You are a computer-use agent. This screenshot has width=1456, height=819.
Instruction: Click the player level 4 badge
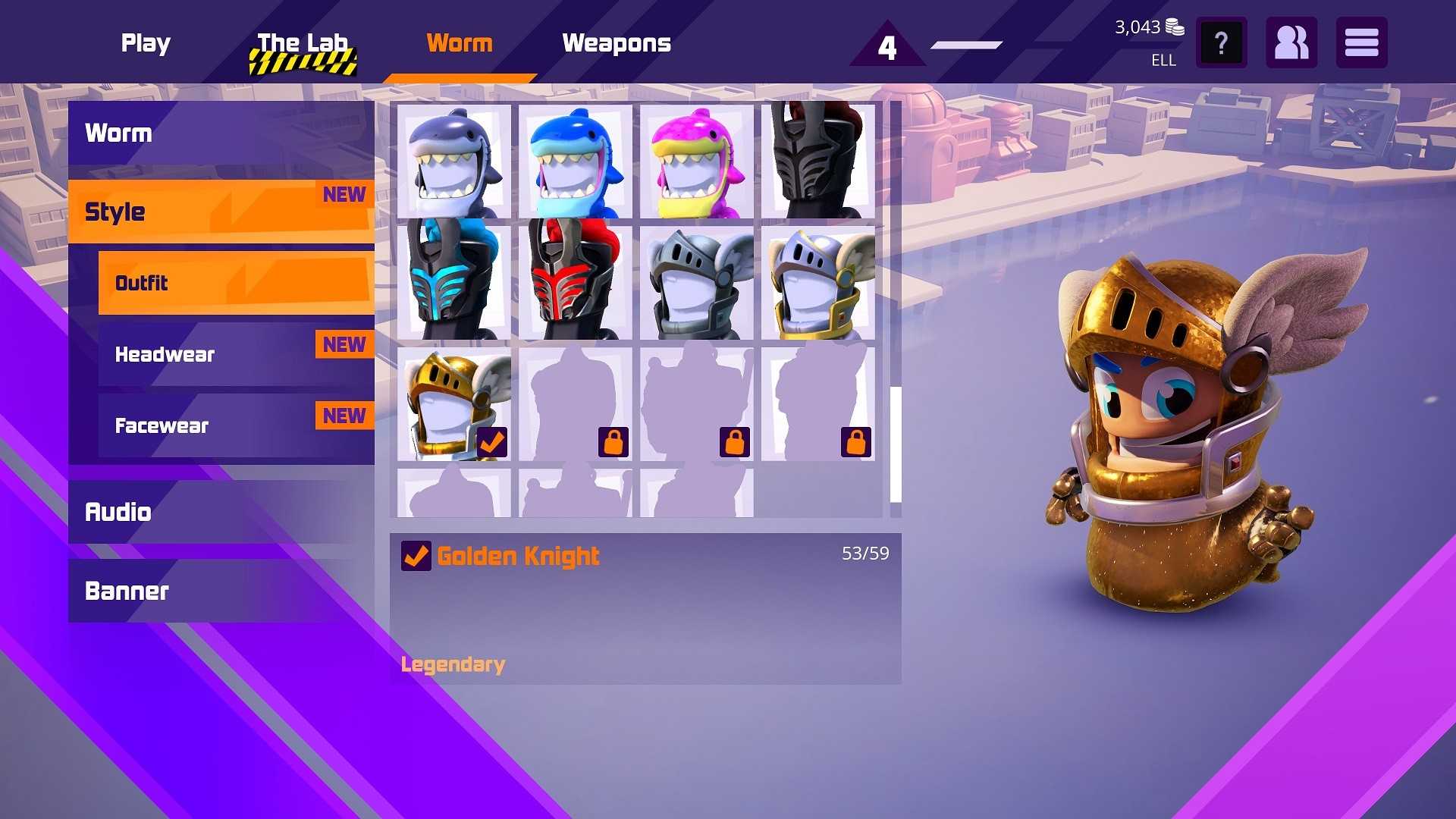point(886,47)
